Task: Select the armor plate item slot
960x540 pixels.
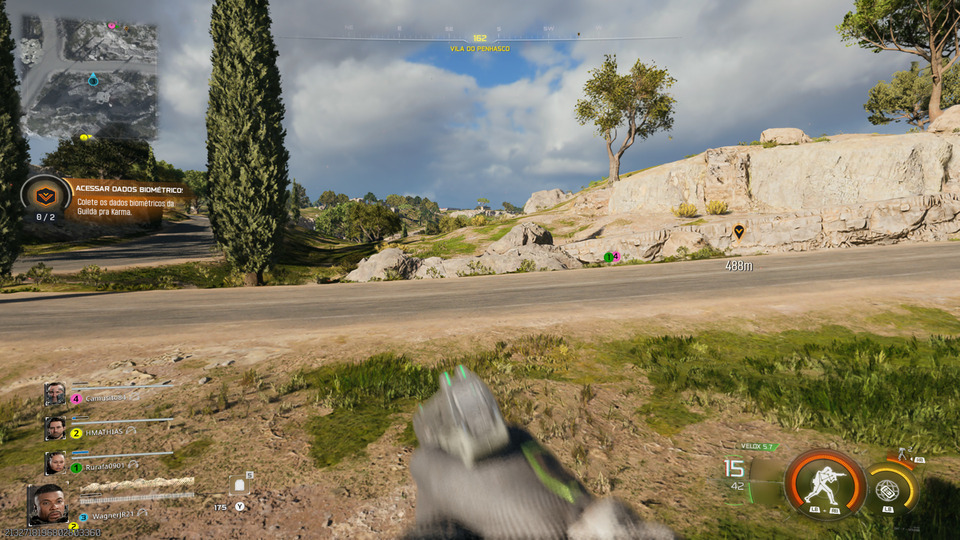Action: (x=239, y=486)
